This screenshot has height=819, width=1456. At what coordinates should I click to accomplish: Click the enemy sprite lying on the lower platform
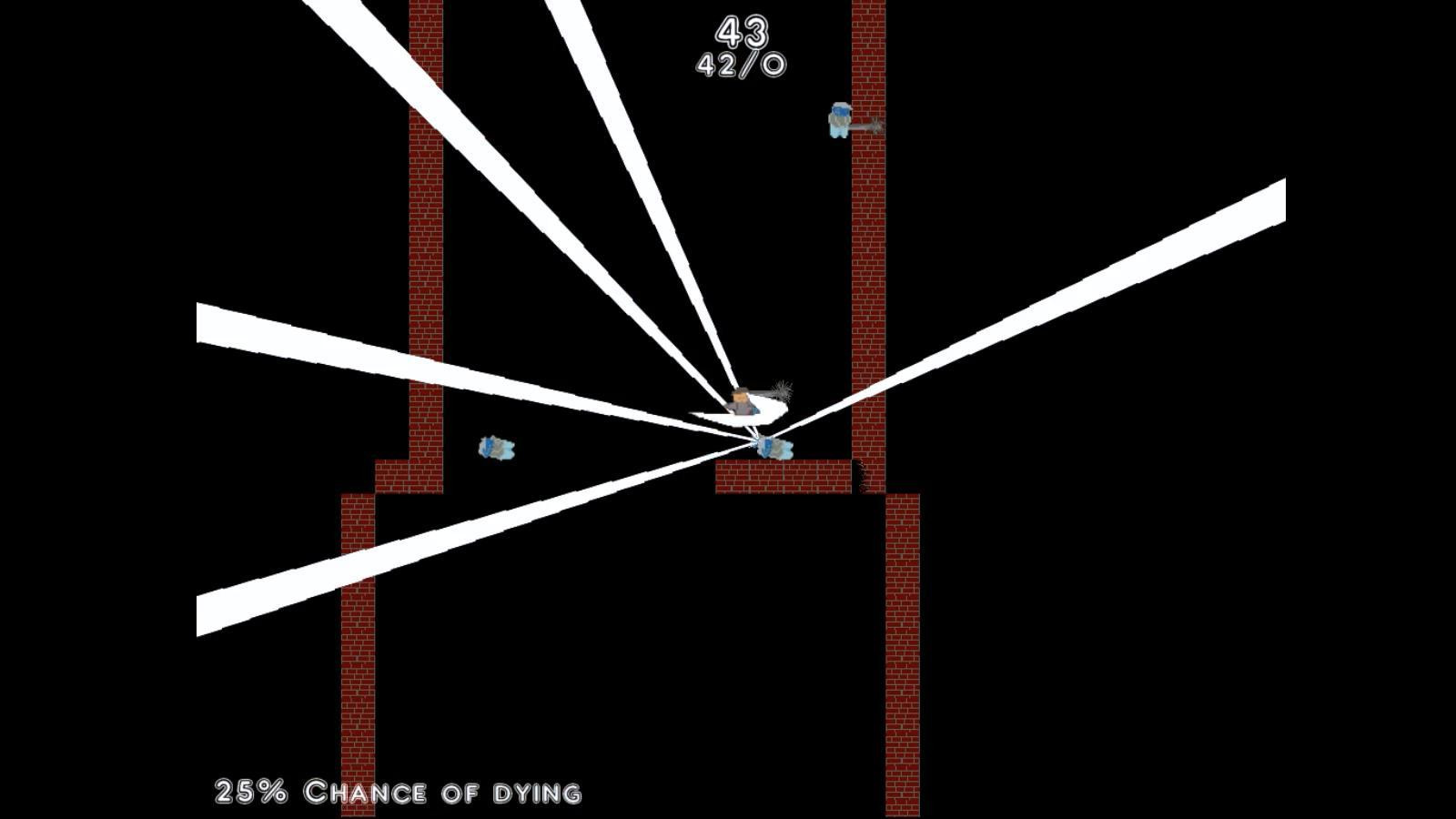(772, 447)
